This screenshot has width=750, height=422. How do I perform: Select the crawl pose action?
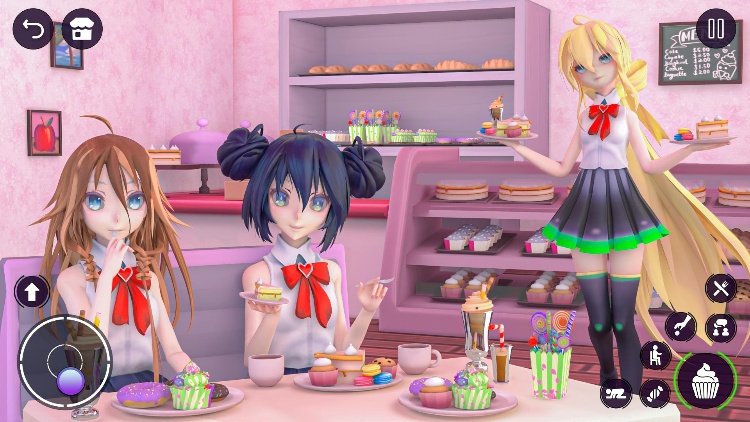[616, 392]
